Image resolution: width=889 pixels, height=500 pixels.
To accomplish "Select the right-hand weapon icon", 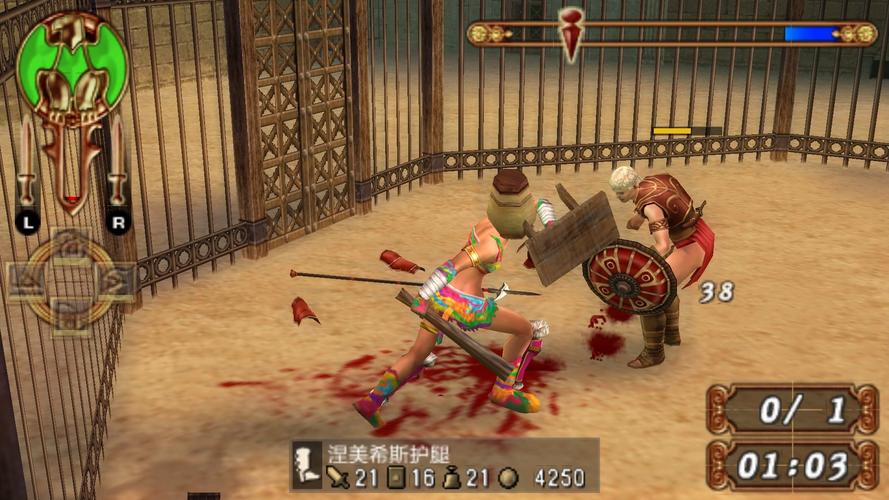I will click(117, 165).
